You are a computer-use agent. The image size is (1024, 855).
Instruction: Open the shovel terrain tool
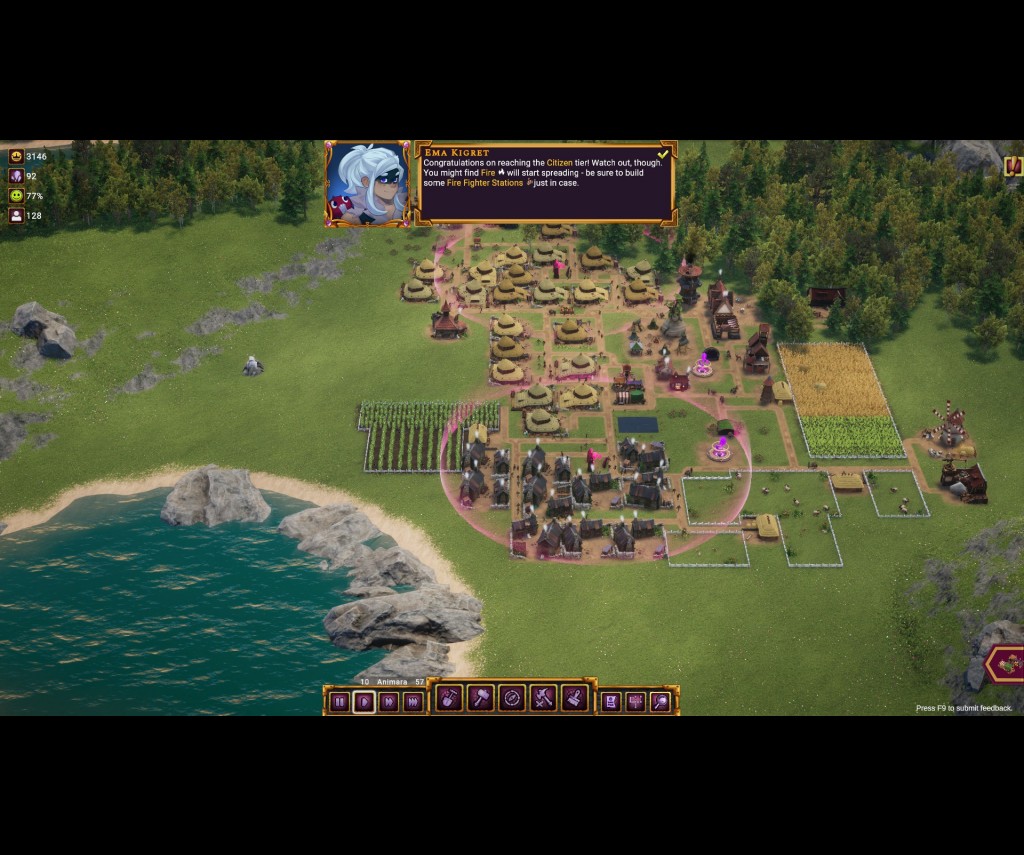point(450,698)
